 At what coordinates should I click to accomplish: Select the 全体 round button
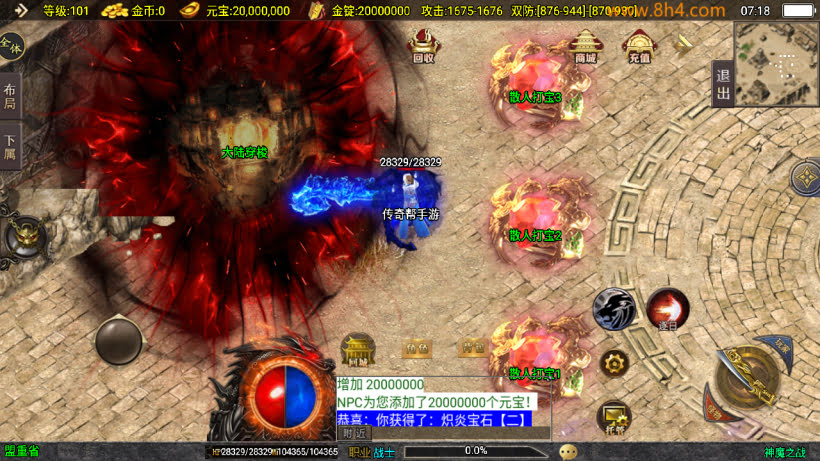pos(11,46)
